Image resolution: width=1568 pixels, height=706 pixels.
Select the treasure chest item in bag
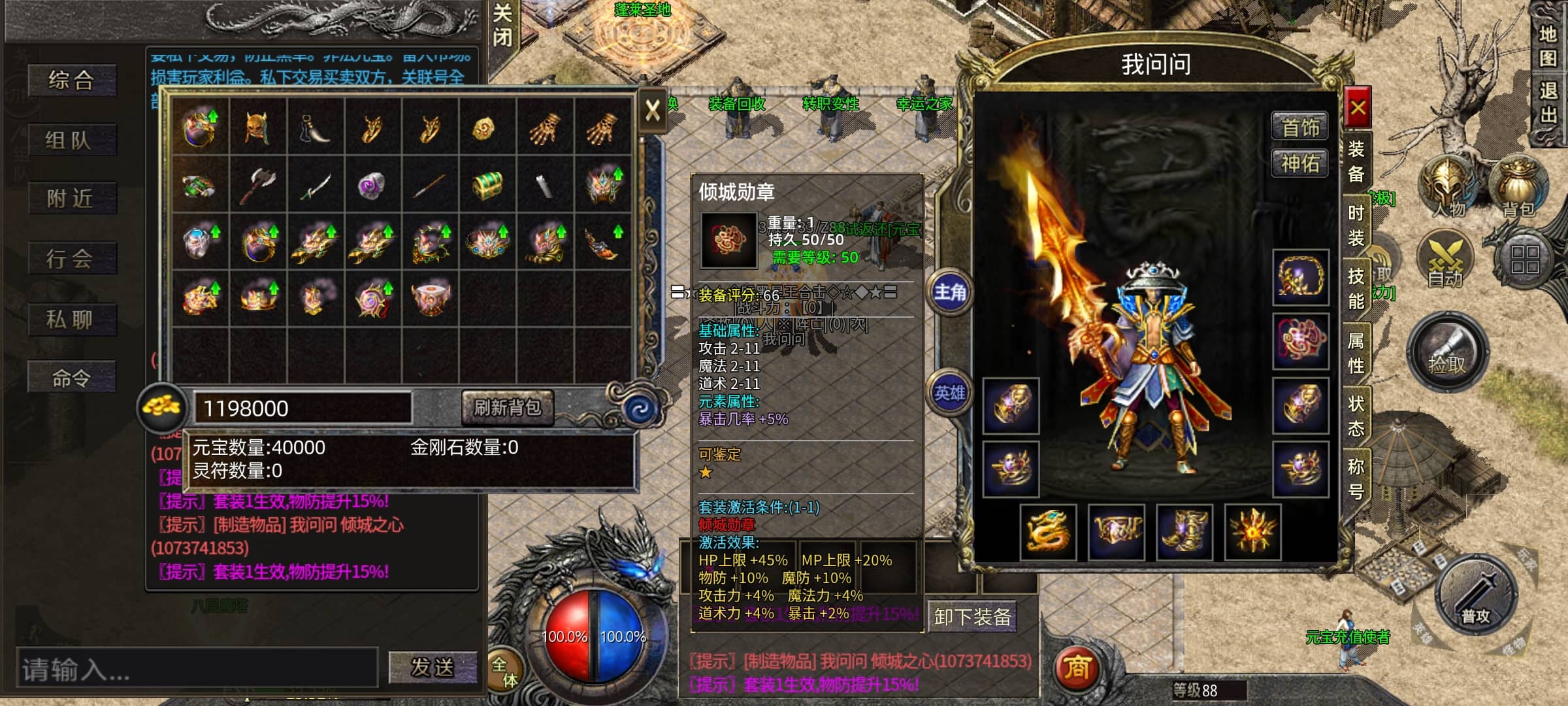(x=487, y=184)
